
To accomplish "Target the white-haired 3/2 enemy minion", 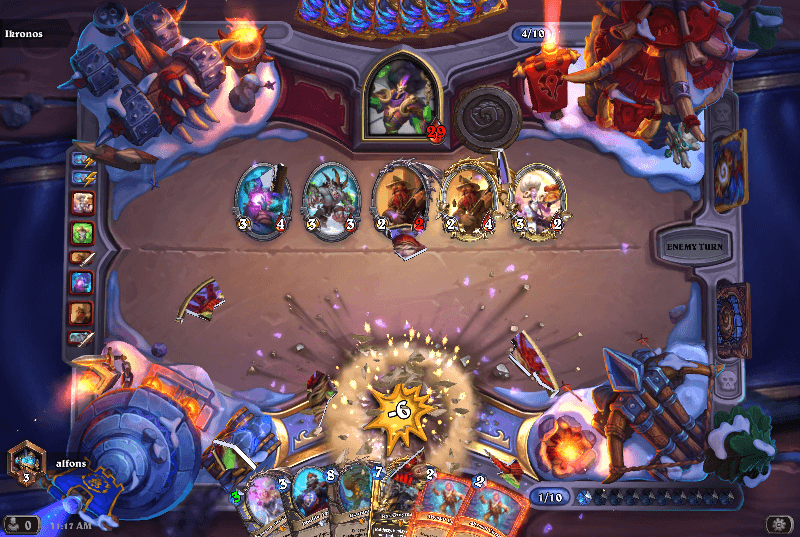I will tap(537, 198).
